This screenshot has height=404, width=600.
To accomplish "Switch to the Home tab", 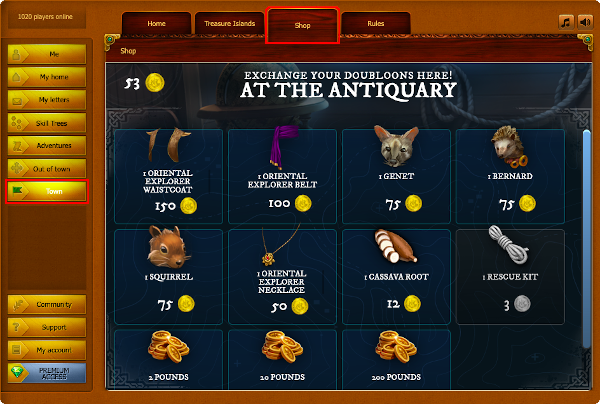I will click(157, 23).
